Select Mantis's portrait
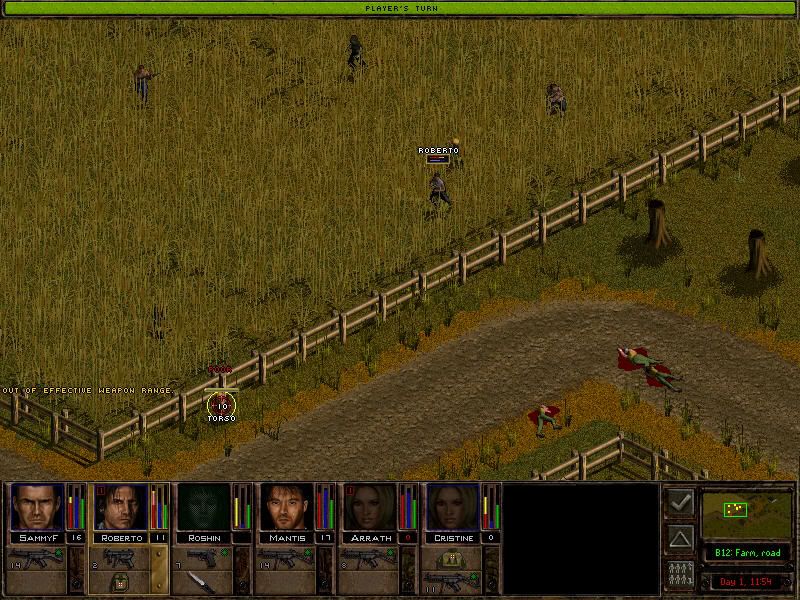 click(x=286, y=507)
